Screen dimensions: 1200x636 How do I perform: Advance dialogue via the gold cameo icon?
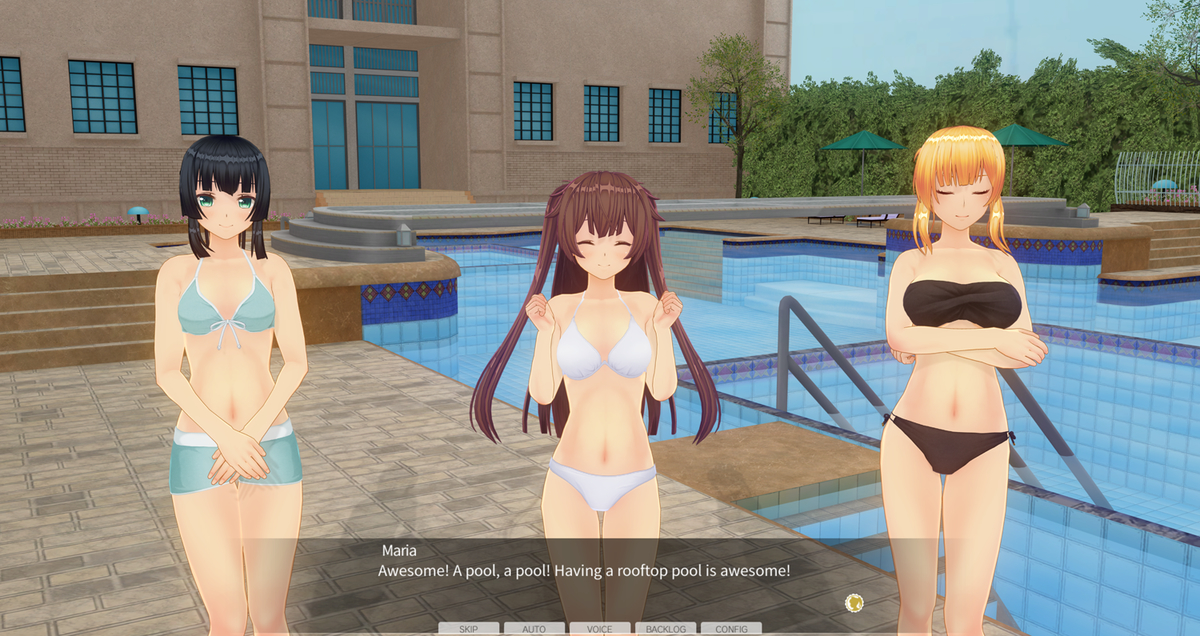(854, 602)
